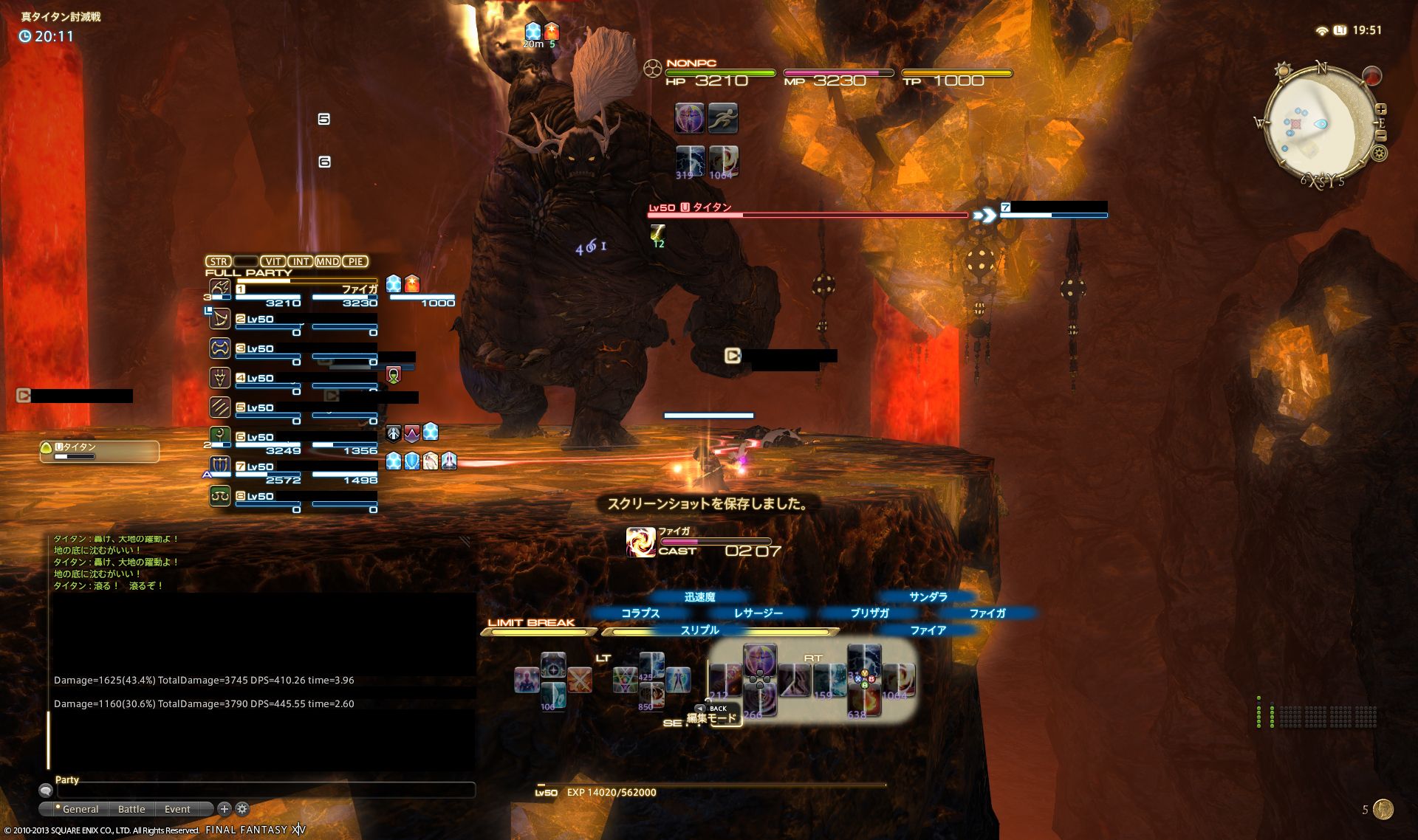Click the plus icon to add a chat tab
The image size is (1418, 840).
[224, 809]
